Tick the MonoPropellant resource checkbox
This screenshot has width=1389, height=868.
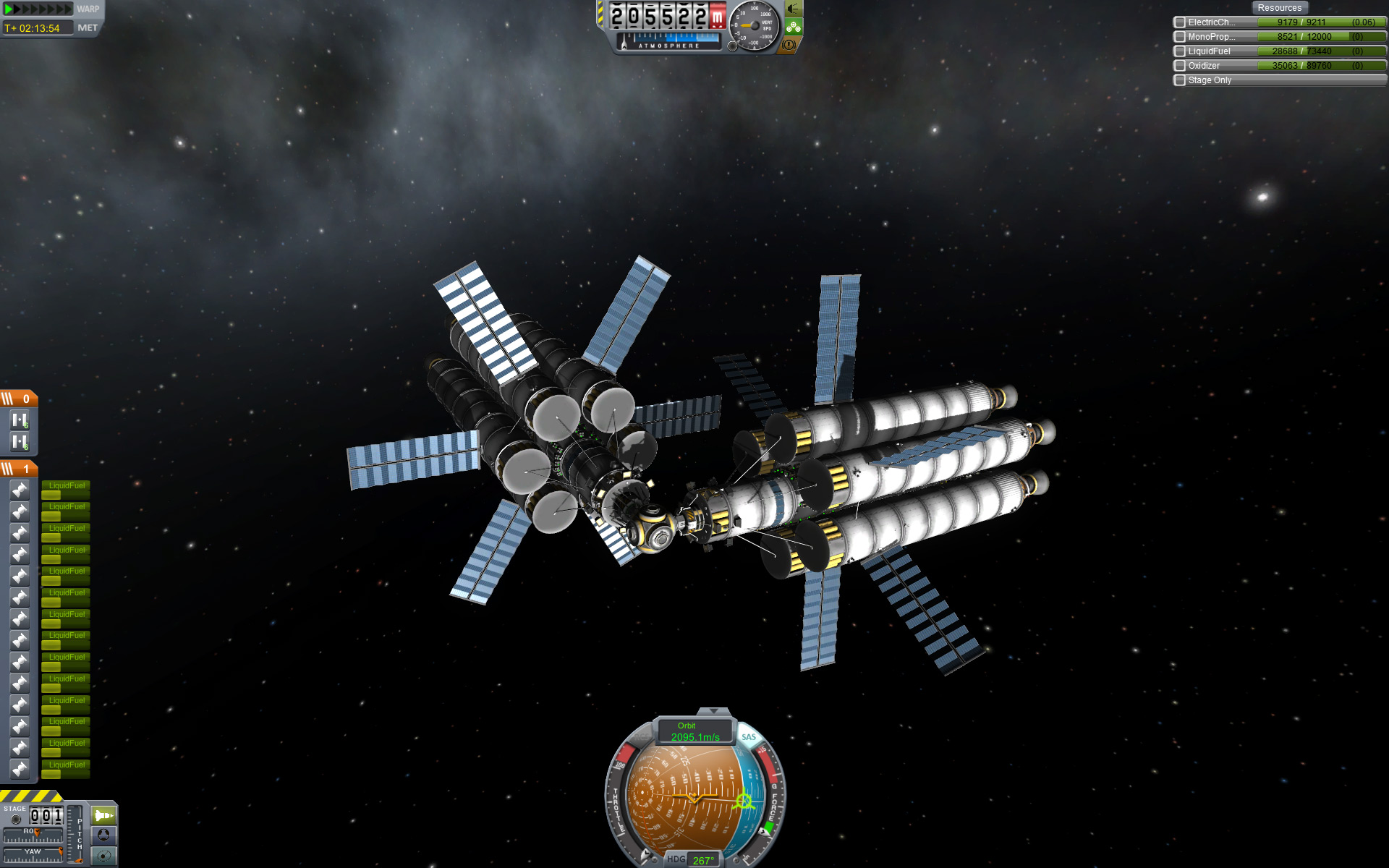(x=1180, y=37)
